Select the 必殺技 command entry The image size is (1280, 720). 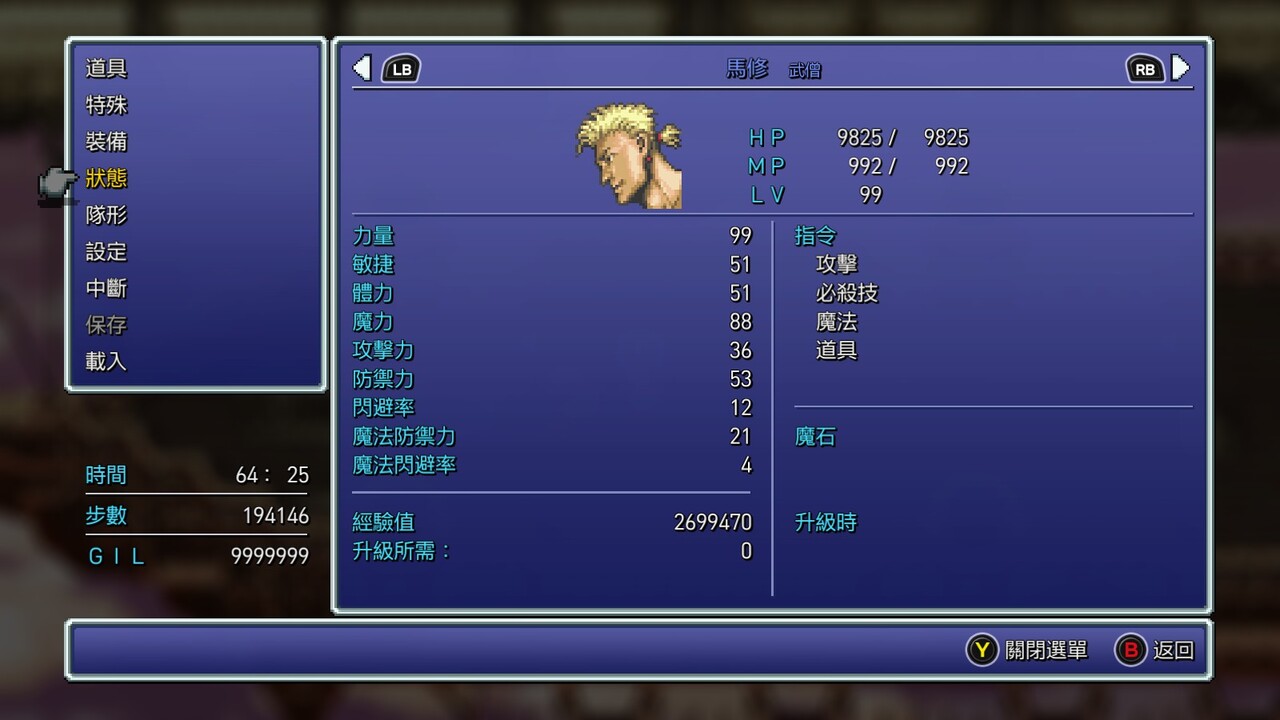click(x=847, y=294)
